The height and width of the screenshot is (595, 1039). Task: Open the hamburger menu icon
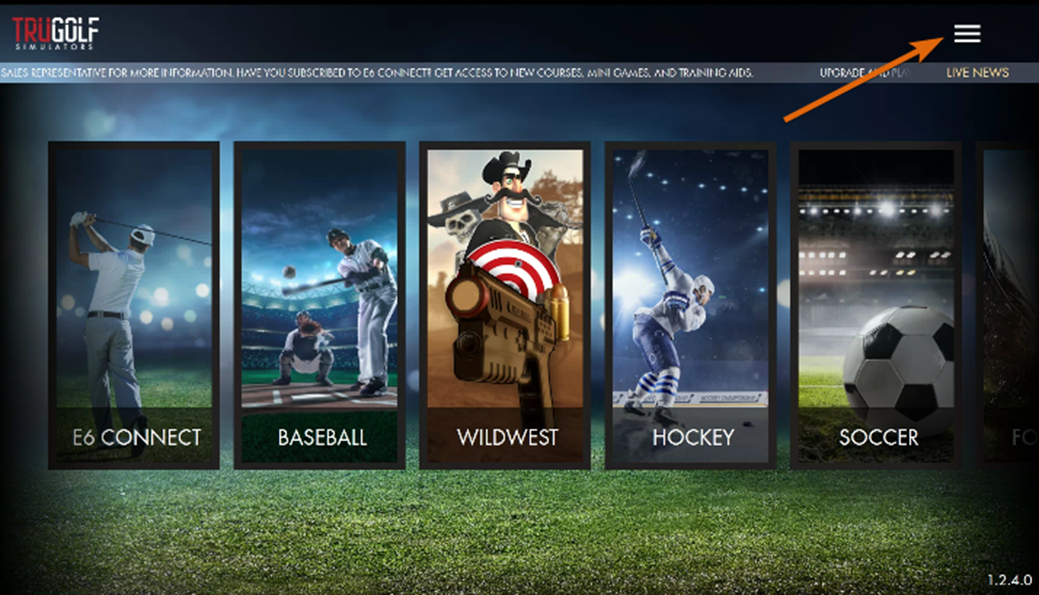[966, 34]
